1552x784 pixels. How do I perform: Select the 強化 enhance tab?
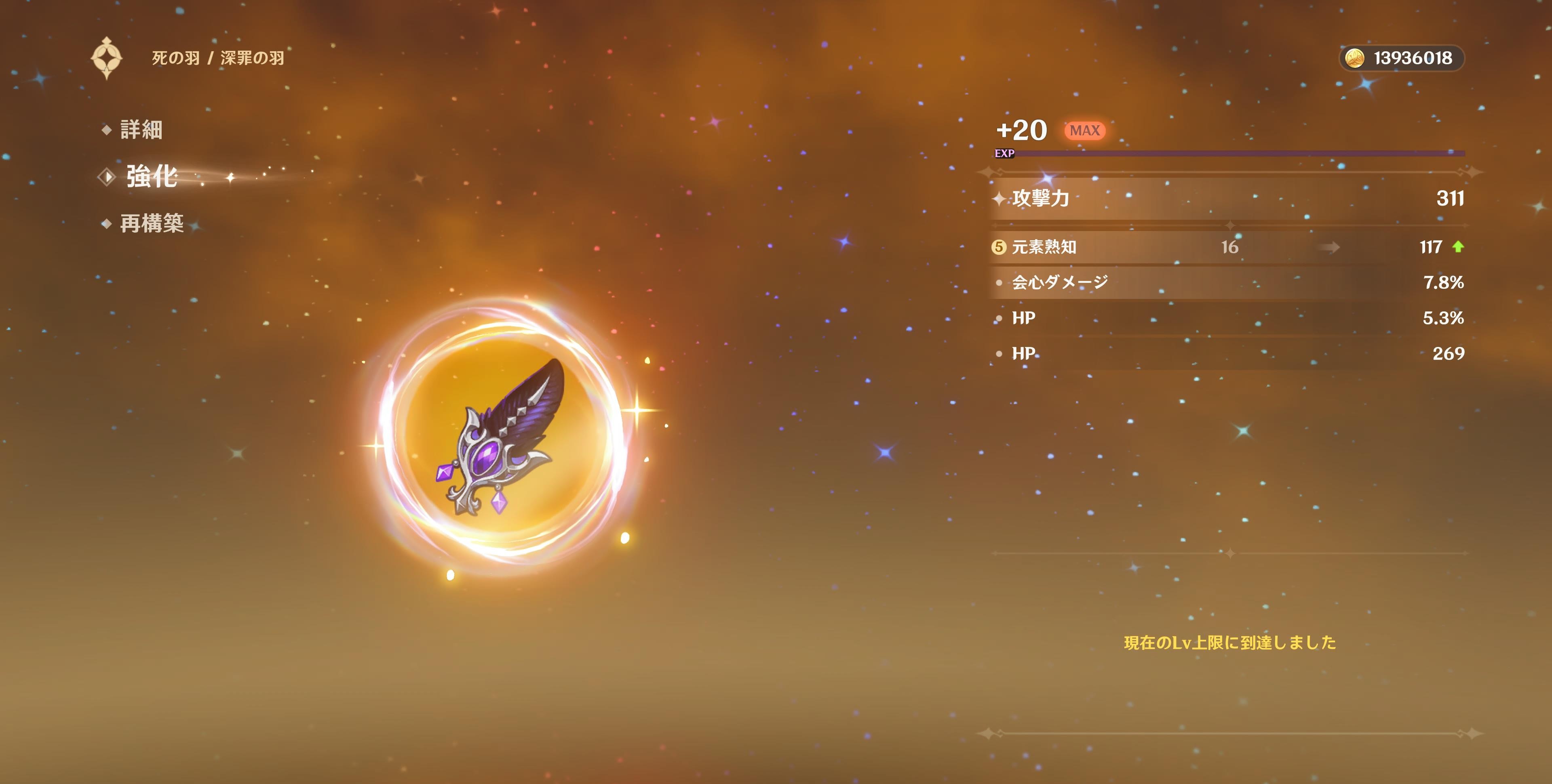151,177
